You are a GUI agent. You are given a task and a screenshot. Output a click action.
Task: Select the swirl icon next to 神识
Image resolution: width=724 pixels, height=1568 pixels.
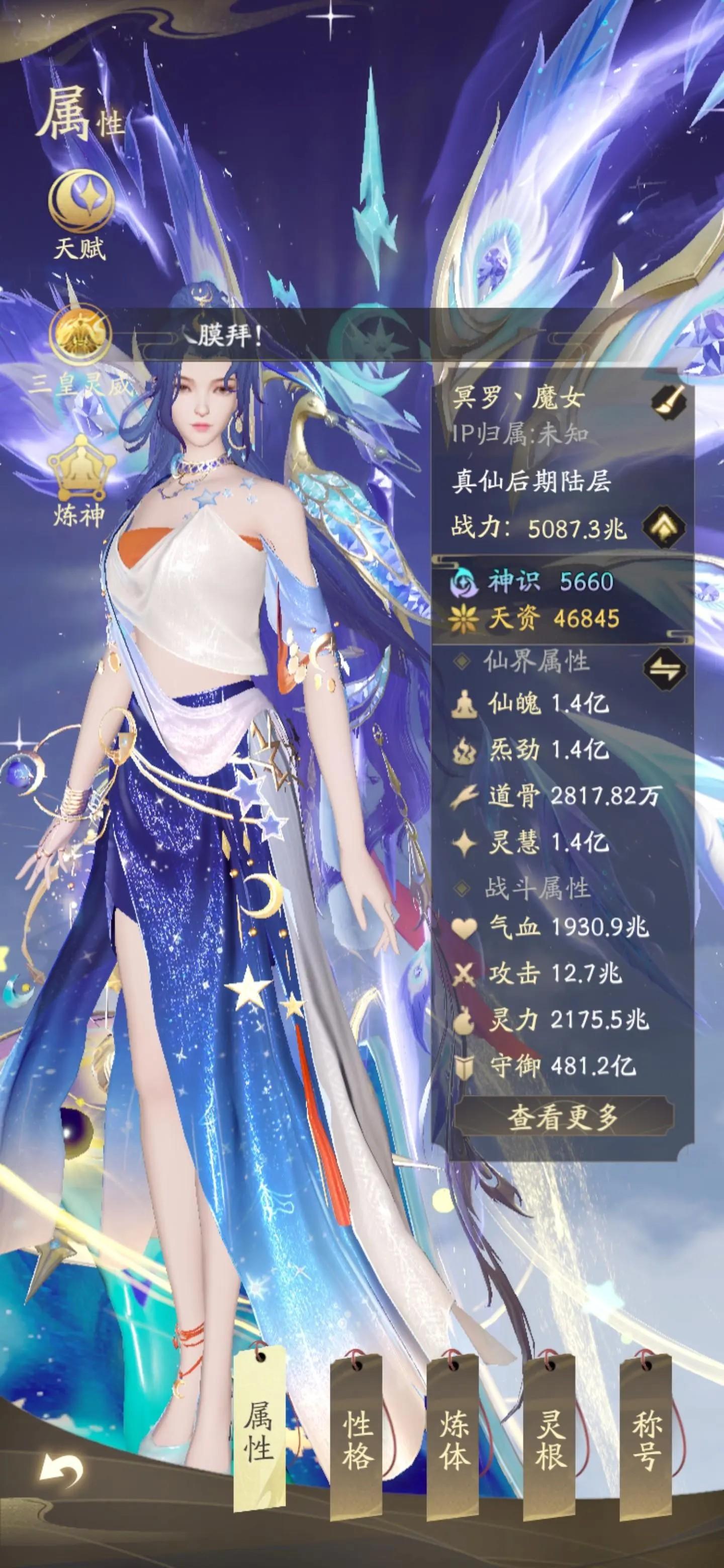coord(465,582)
